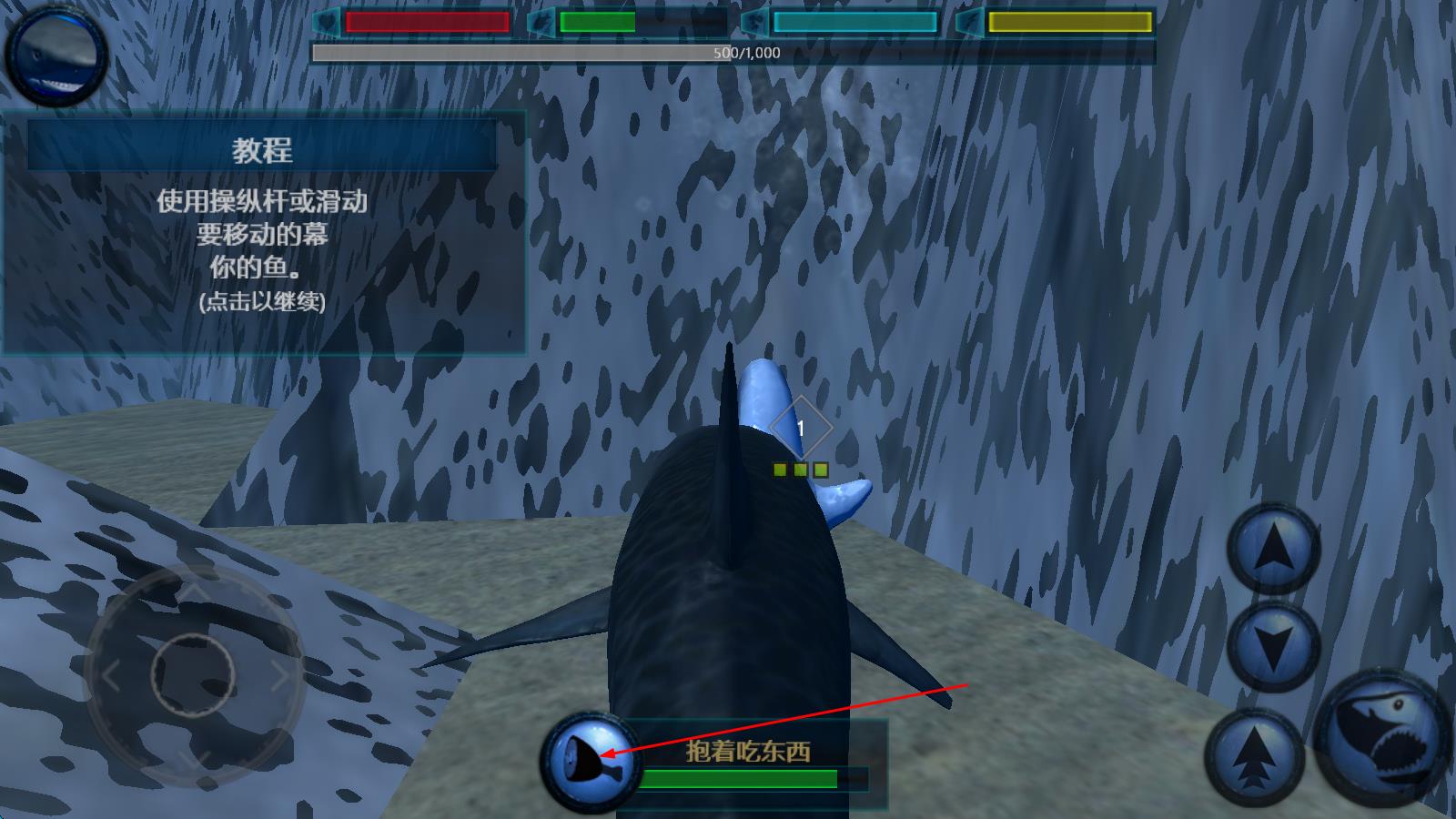Open the whale portrait menu
The height and width of the screenshot is (819, 1456).
[x=56, y=56]
